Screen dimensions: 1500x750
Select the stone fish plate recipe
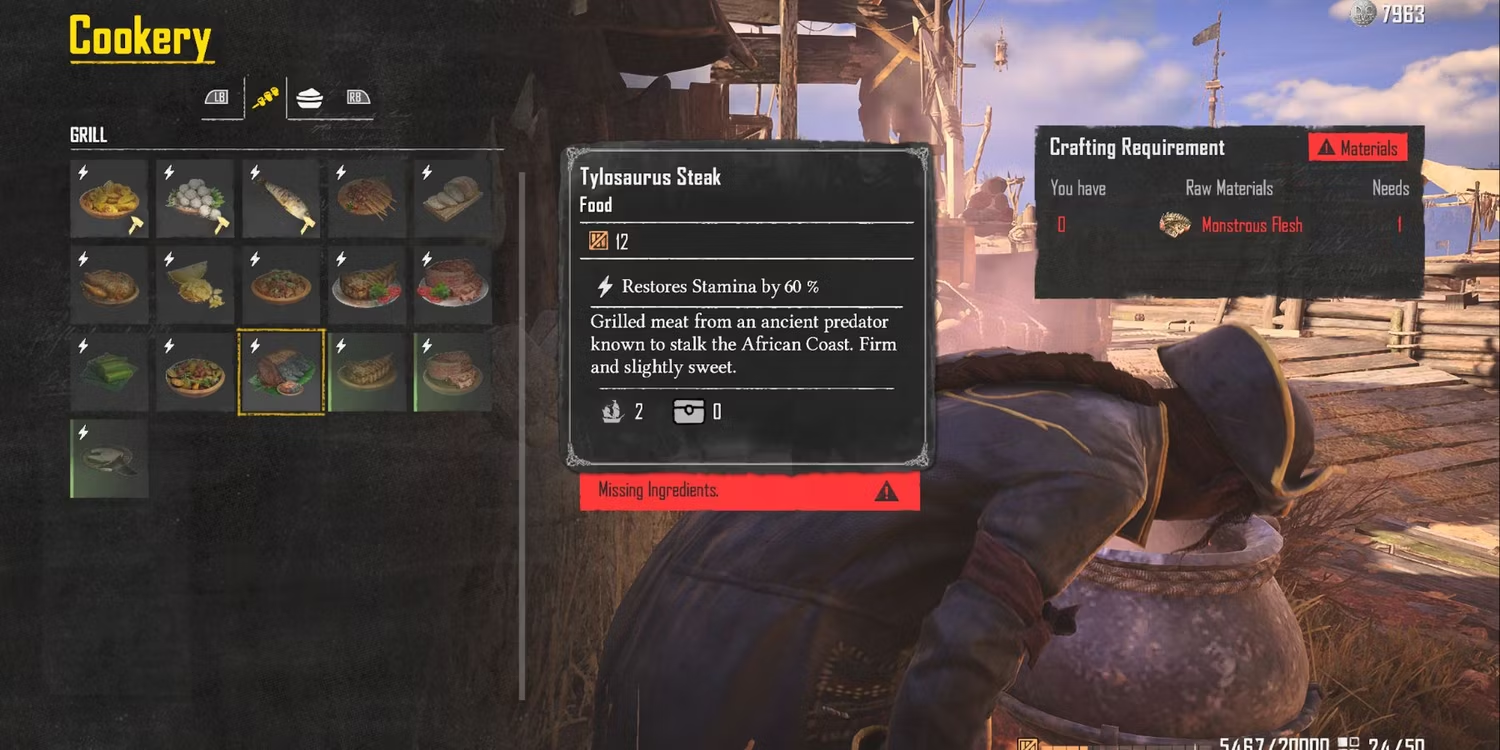point(109,458)
